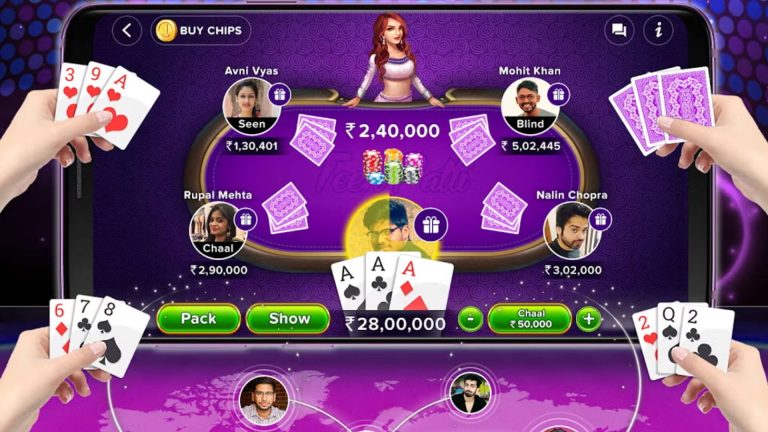Viewport: 768px width, 432px height.
Task: View Rupal Mehta's player profile
Action: pos(217,230)
